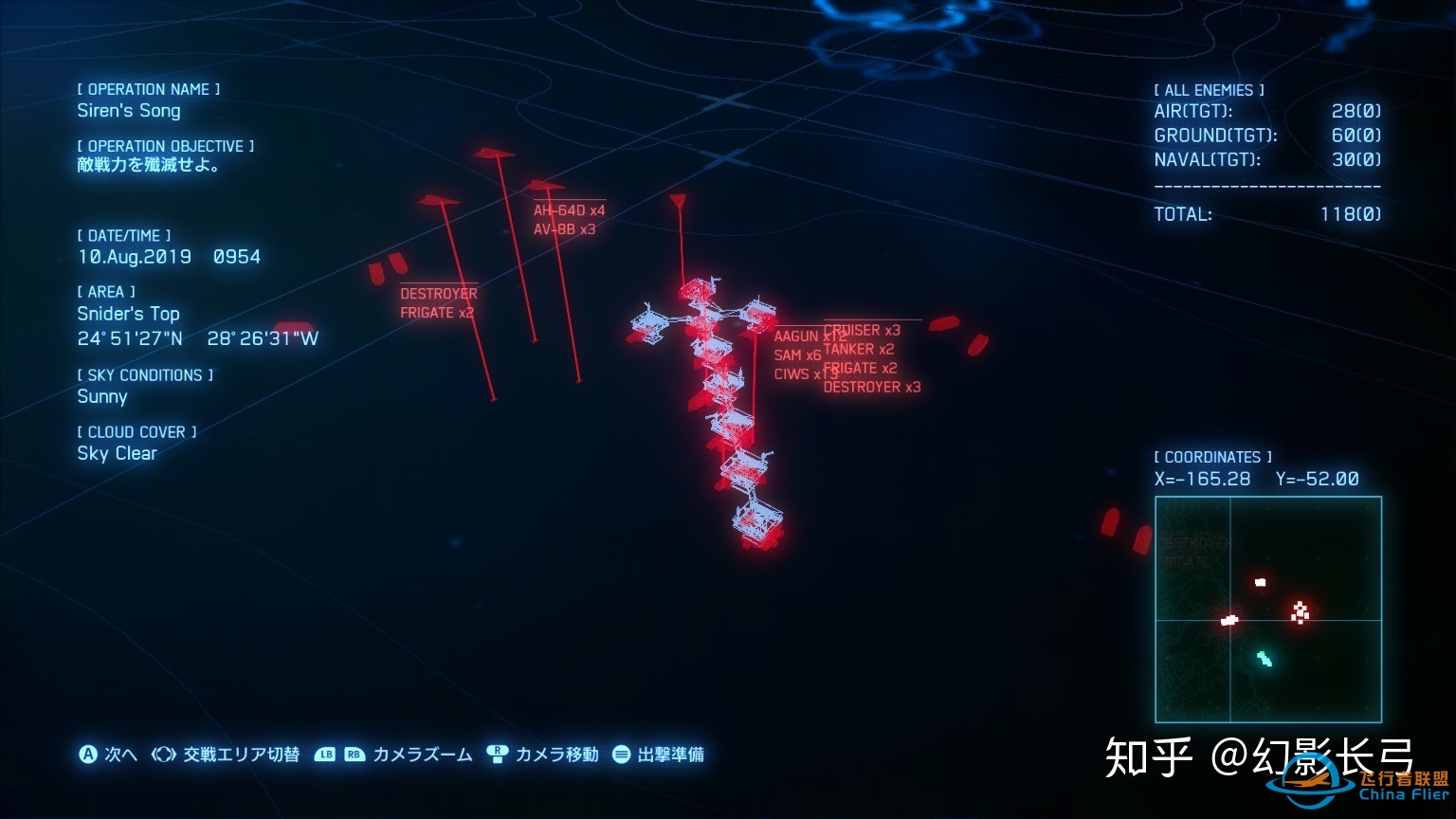Screen dimensions: 1456x819
Task: Click the menu icon beside 出撃準備
Action: pos(623,755)
